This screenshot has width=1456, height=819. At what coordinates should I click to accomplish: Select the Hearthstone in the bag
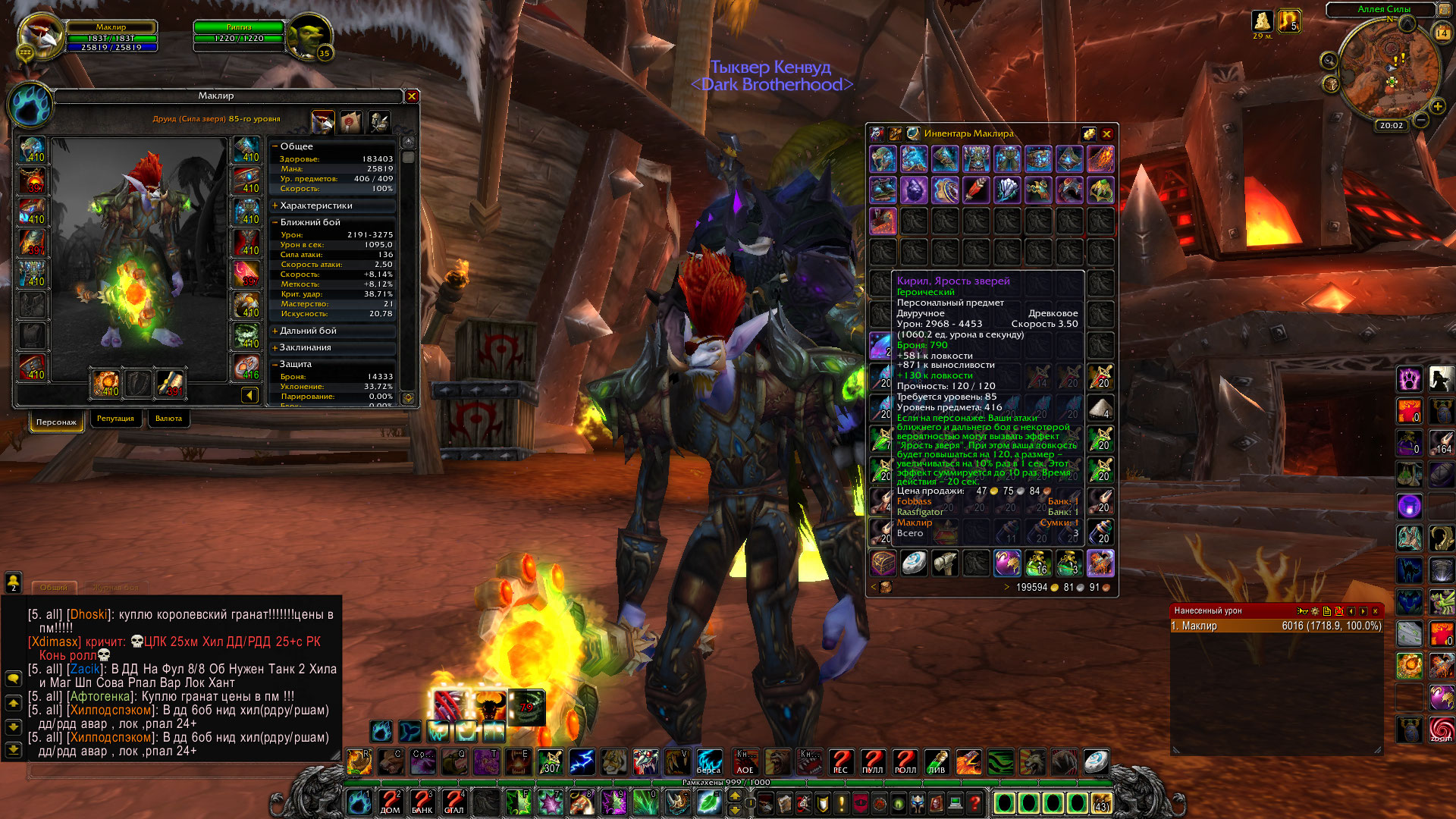914,563
